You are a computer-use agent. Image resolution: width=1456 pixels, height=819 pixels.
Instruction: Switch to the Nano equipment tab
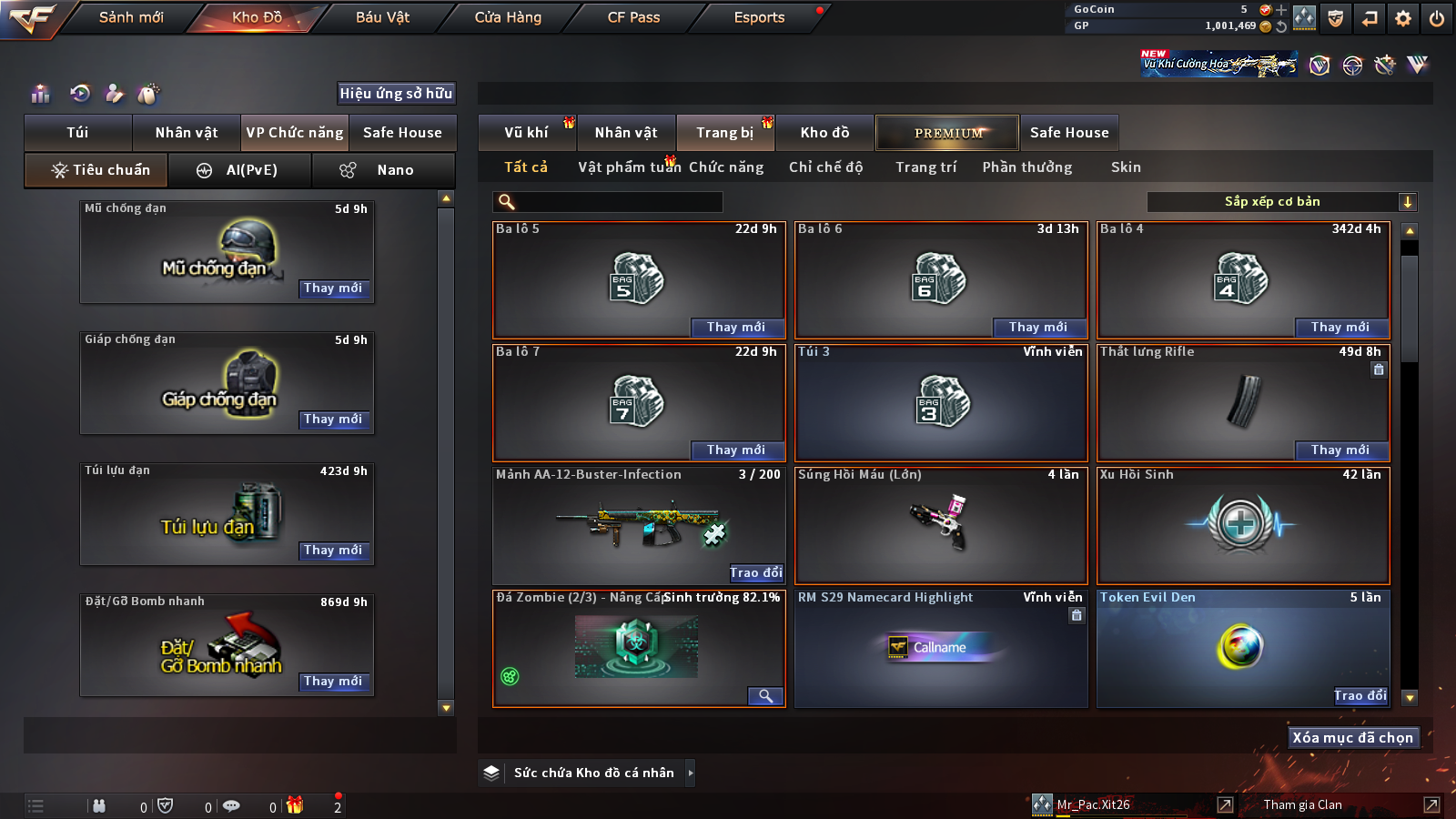click(384, 170)
